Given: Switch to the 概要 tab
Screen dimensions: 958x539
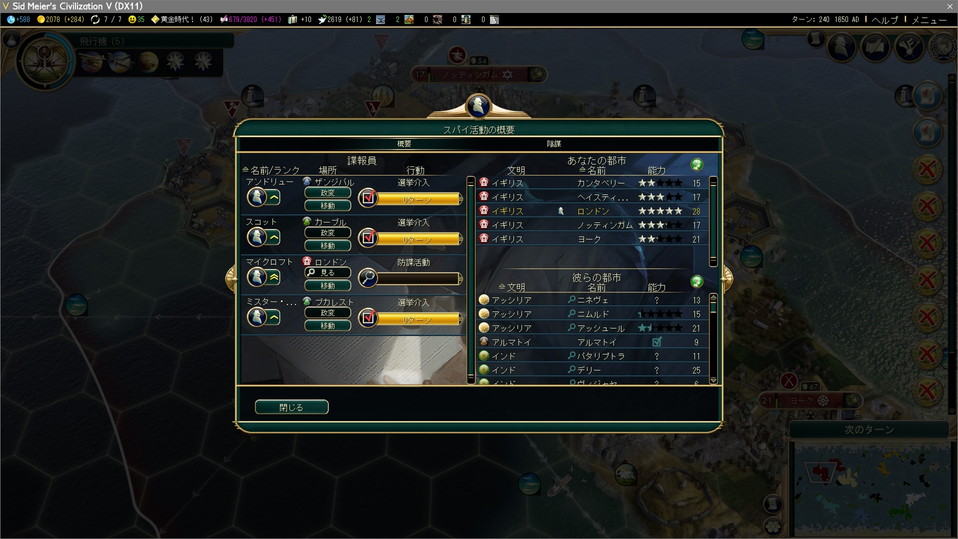Looking at the screenshot, I should click(404, 144).
